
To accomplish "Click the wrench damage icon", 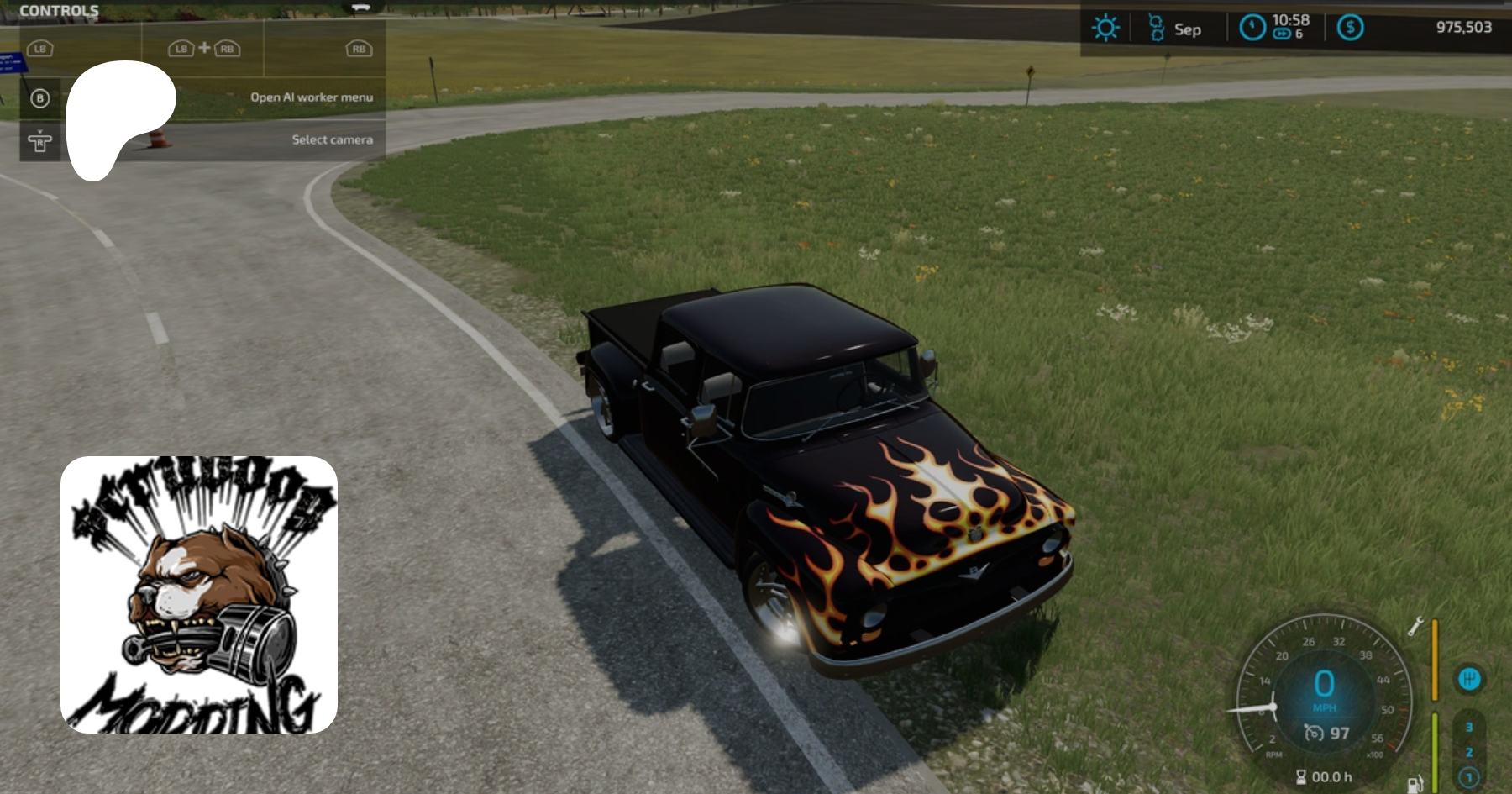I will (x=1415, y=626).
